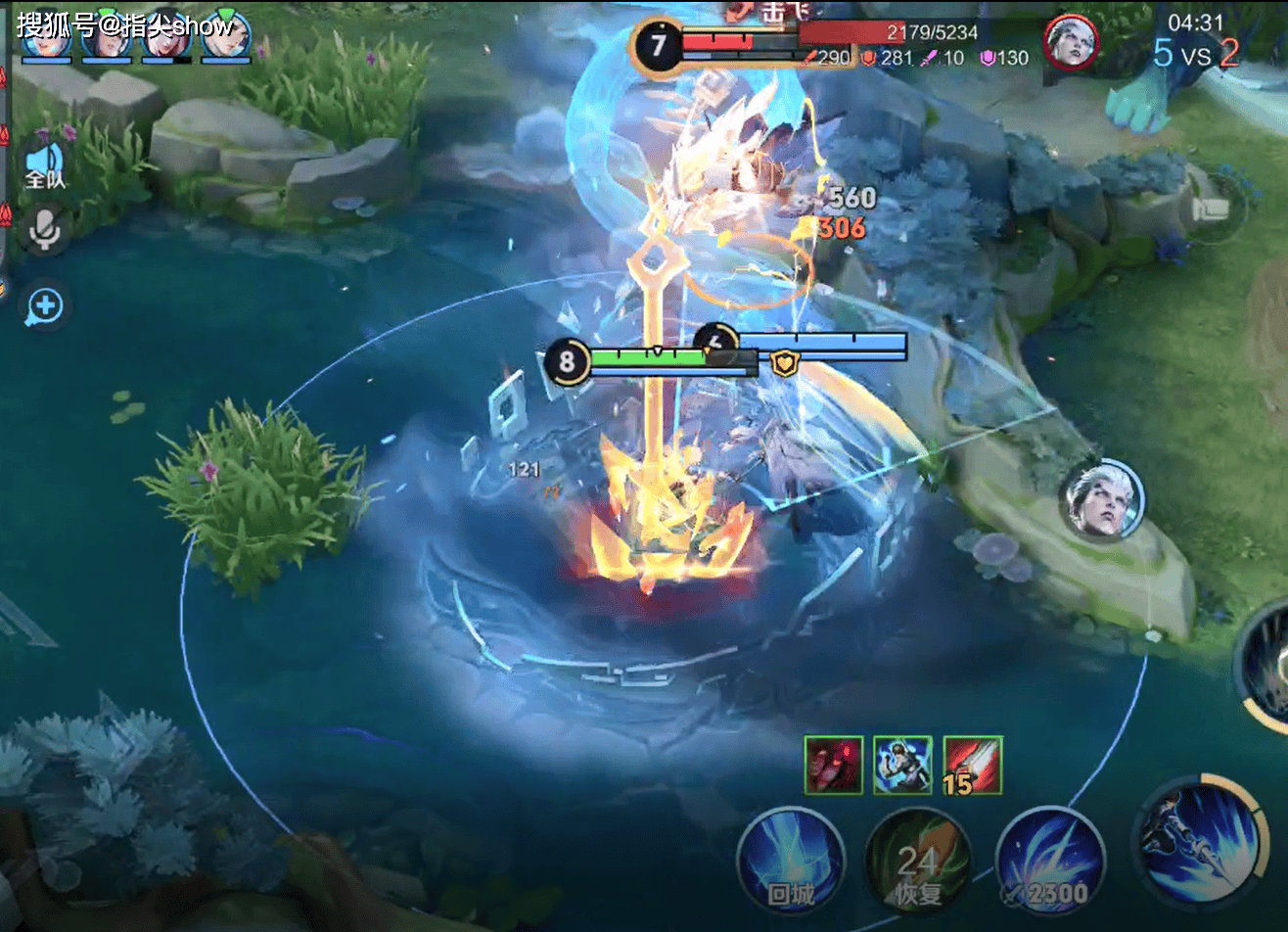
Task: Activate the 回城 recall skill
Action: point(791,860)
